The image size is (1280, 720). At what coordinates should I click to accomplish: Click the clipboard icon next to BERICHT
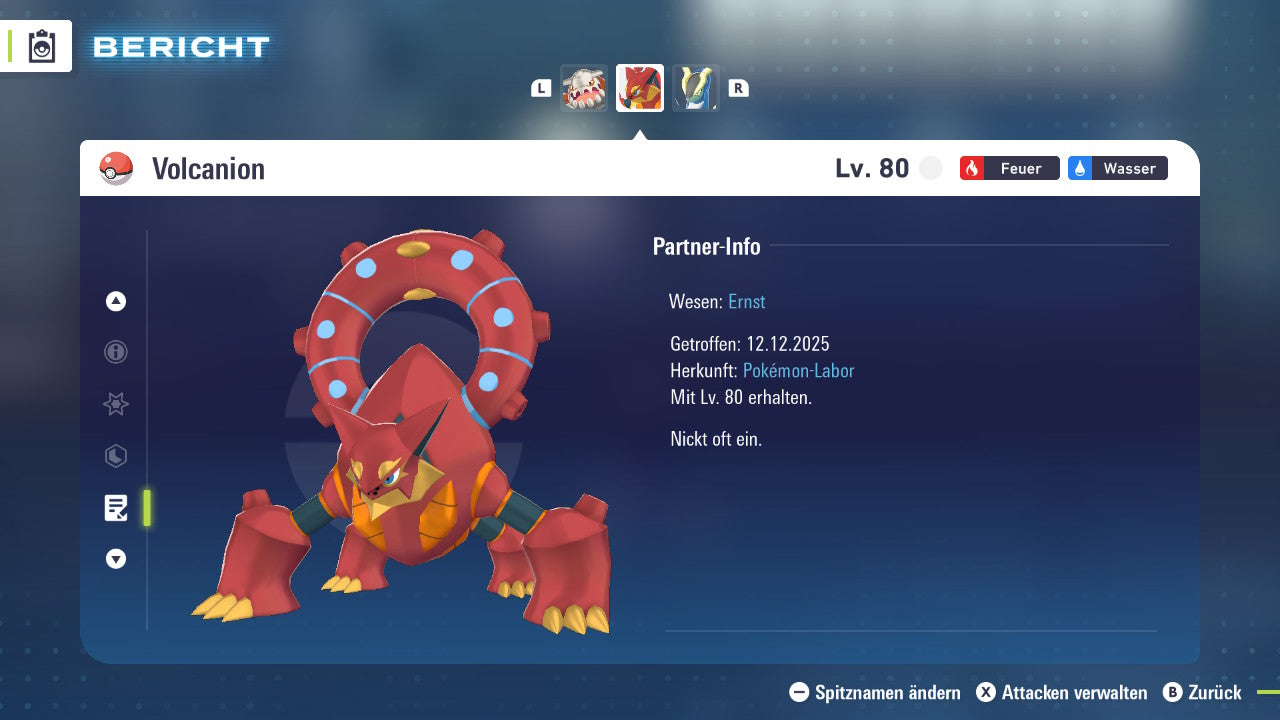point(41,46)
